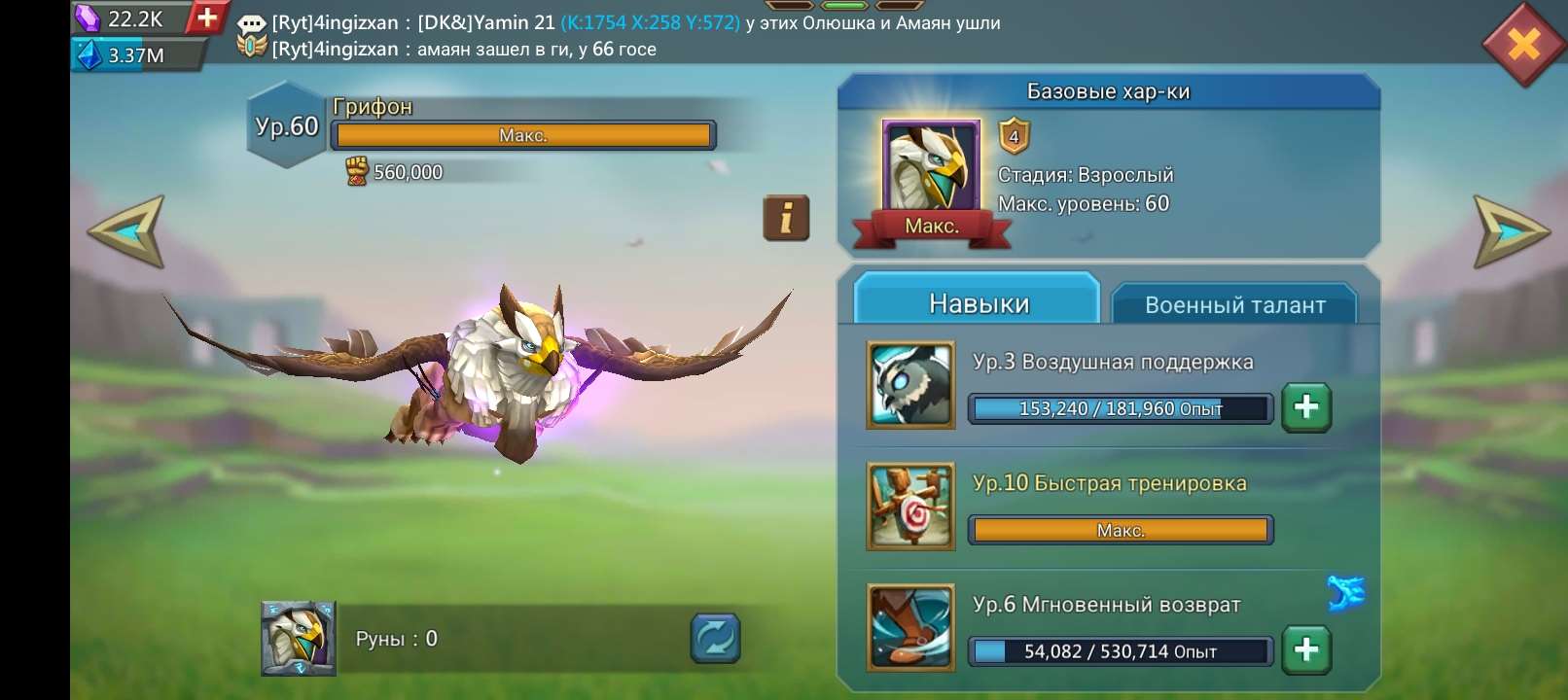The image size is (1568, 700).
Task: Click the left navigation arrow
Action: tap(125, 230)
